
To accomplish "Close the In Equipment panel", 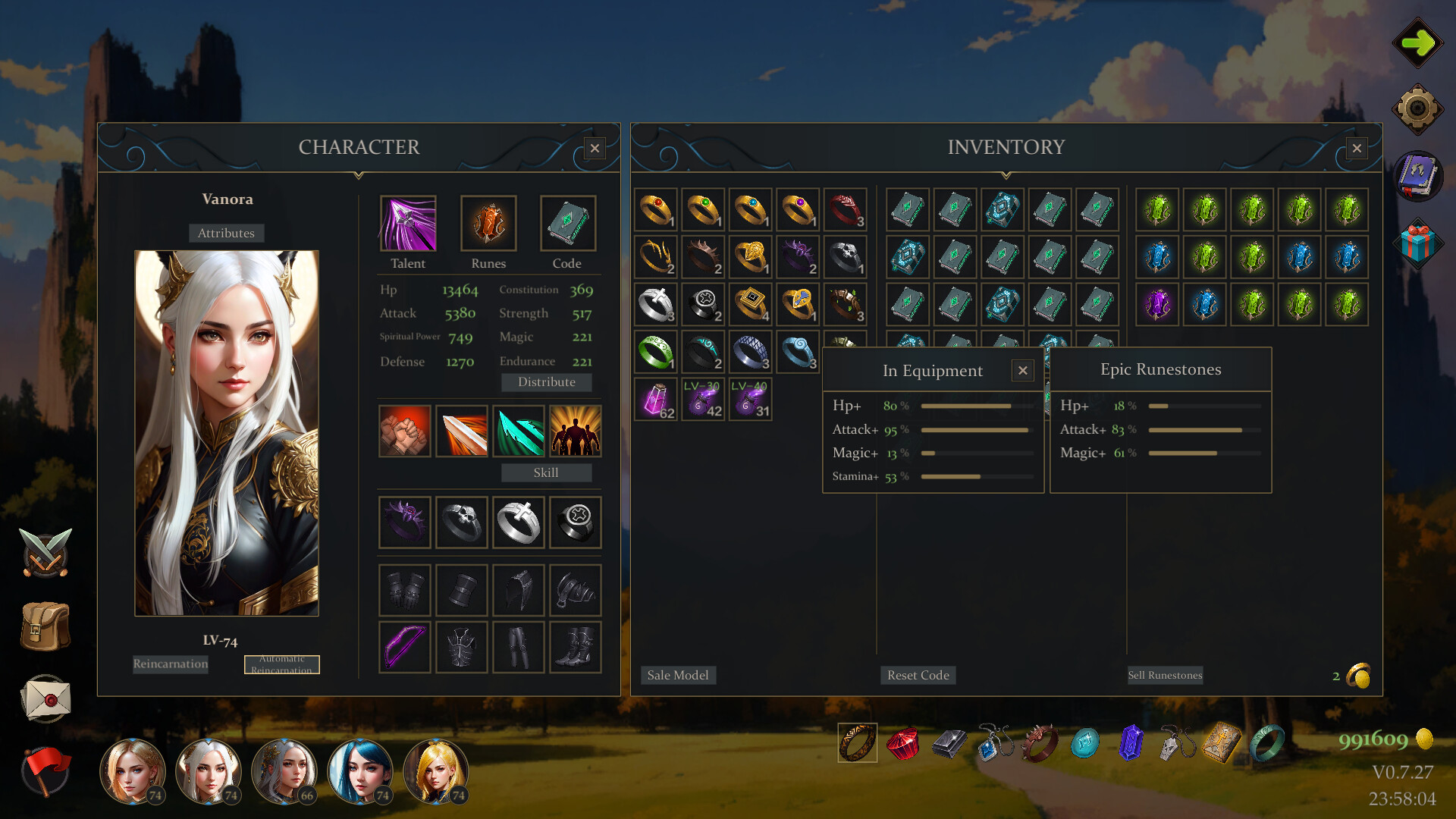I will [1022, 370].
